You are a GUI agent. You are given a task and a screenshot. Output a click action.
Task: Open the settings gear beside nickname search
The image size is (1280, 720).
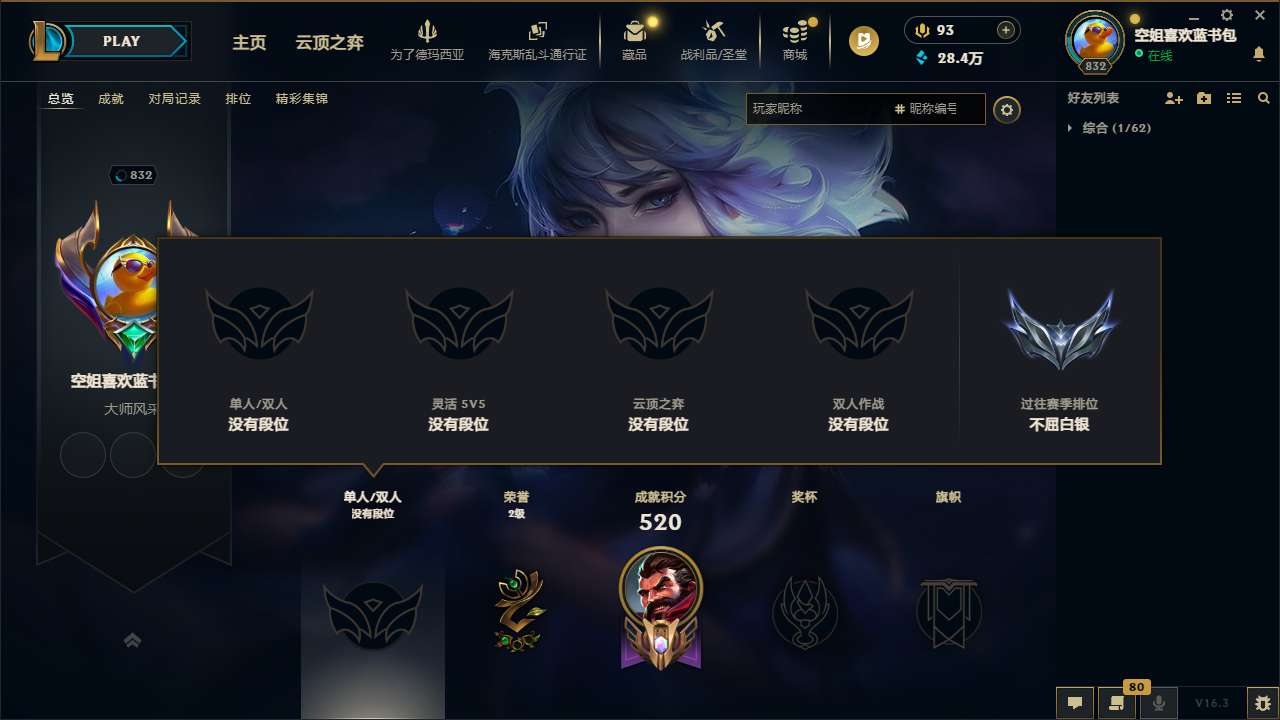pos(1007,109)
